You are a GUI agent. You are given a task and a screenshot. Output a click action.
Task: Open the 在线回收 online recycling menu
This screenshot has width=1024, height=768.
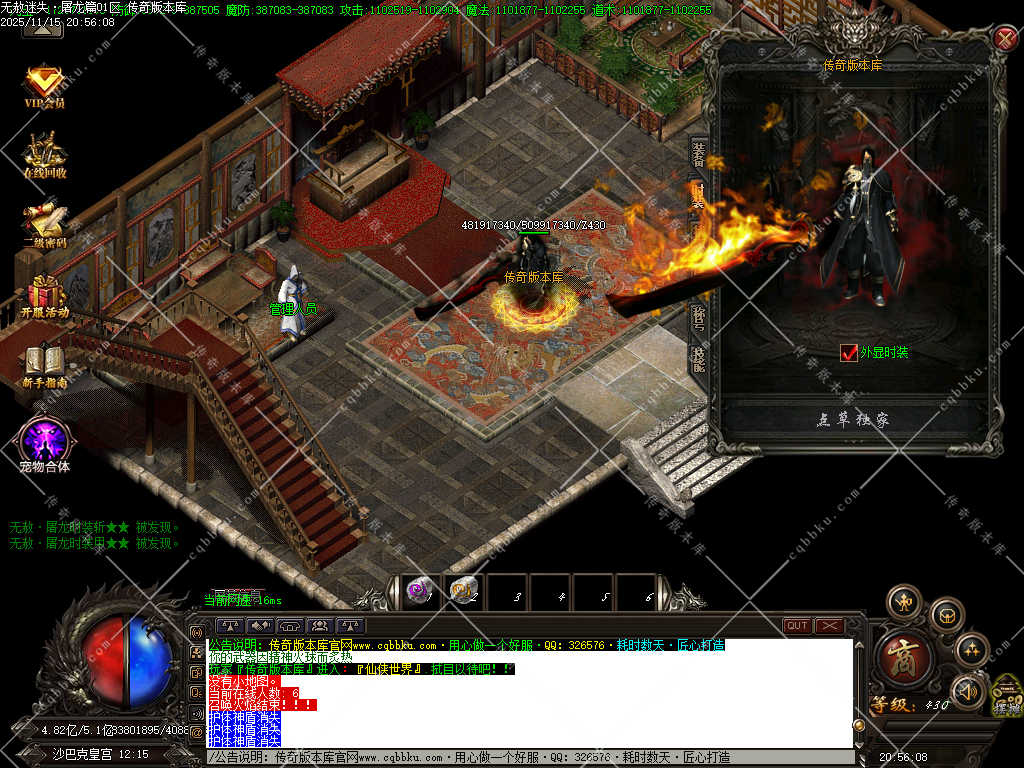(x=44, y=154)
